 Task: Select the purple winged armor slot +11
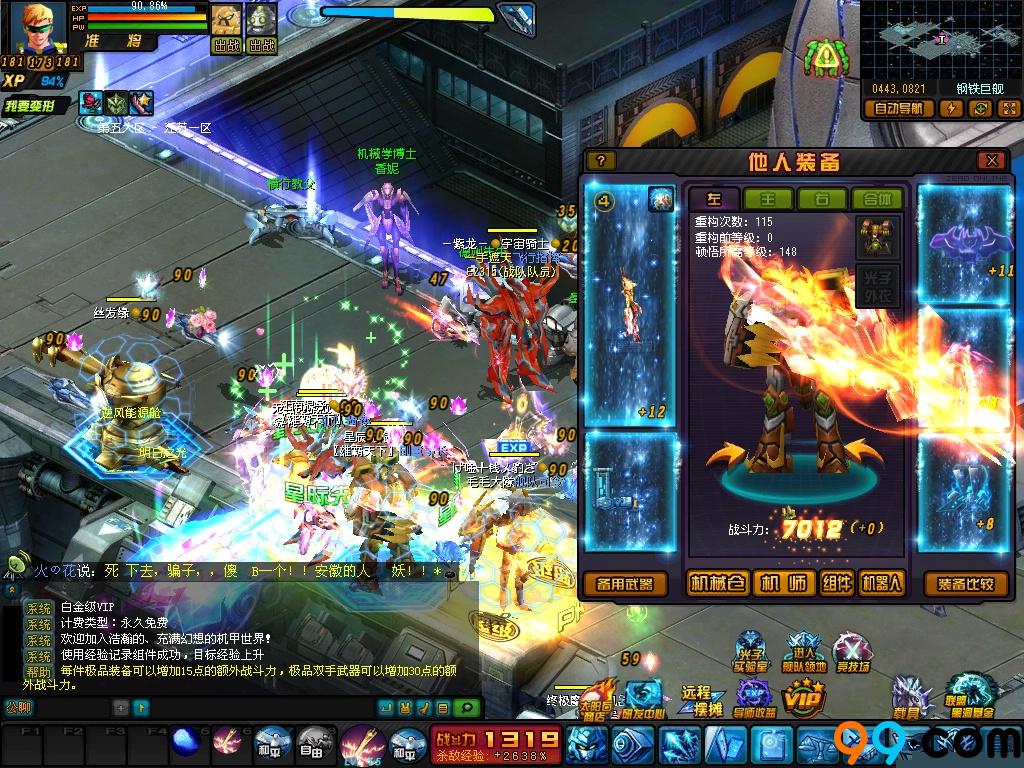click(x=964, y=242)
